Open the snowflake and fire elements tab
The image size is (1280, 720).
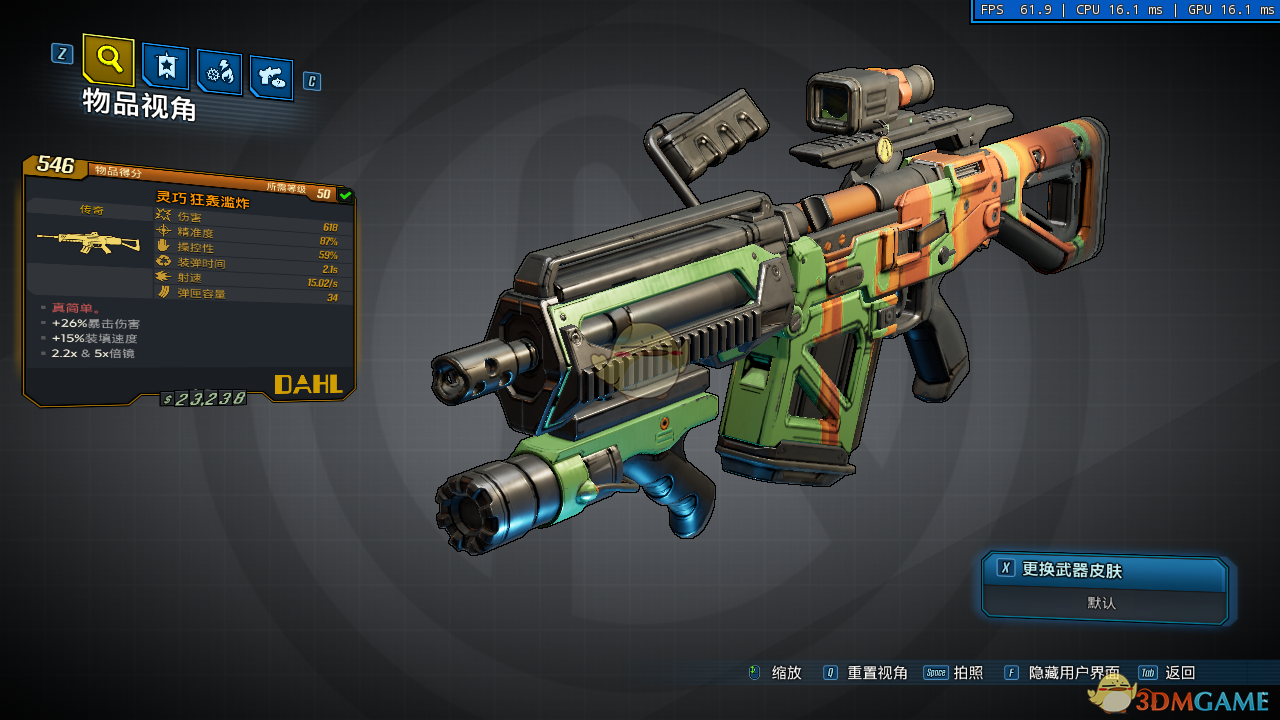219,72
